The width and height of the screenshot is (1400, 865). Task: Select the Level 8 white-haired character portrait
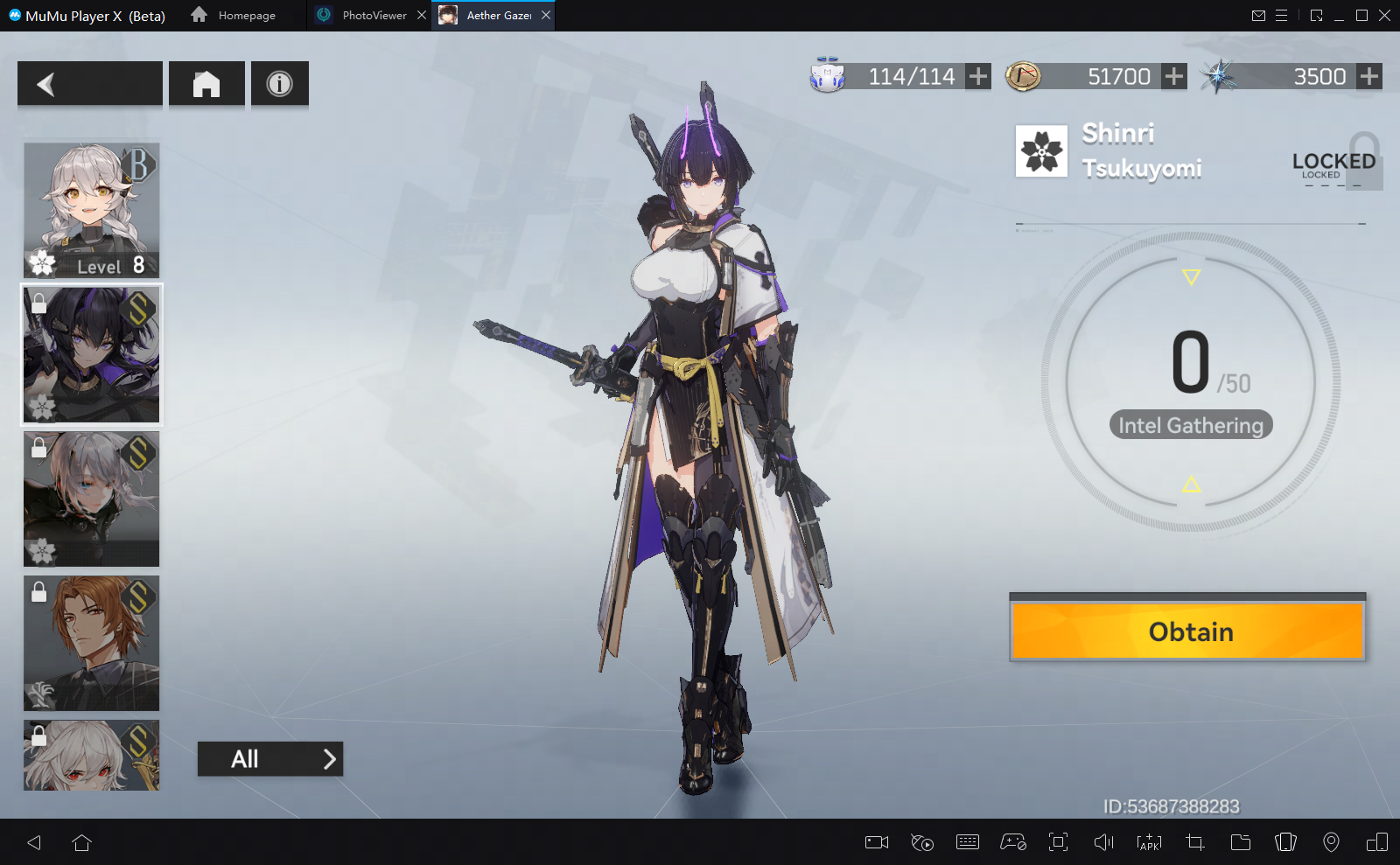coord(92,210)
